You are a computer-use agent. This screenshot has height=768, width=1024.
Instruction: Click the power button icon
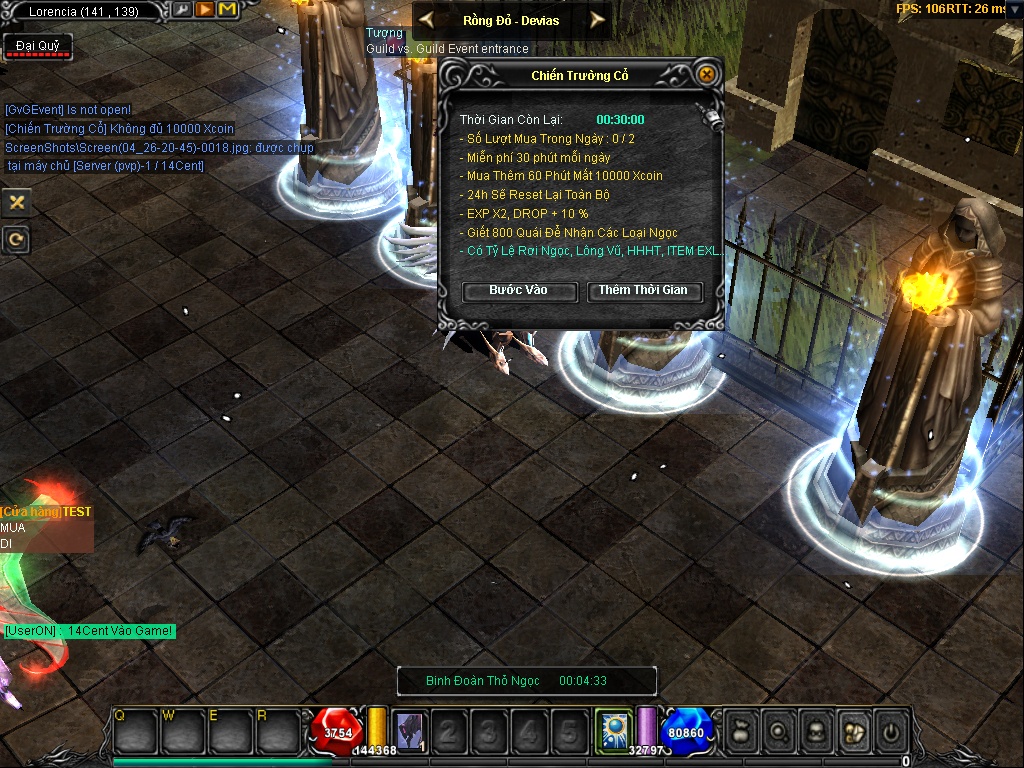tap(890, 732)
